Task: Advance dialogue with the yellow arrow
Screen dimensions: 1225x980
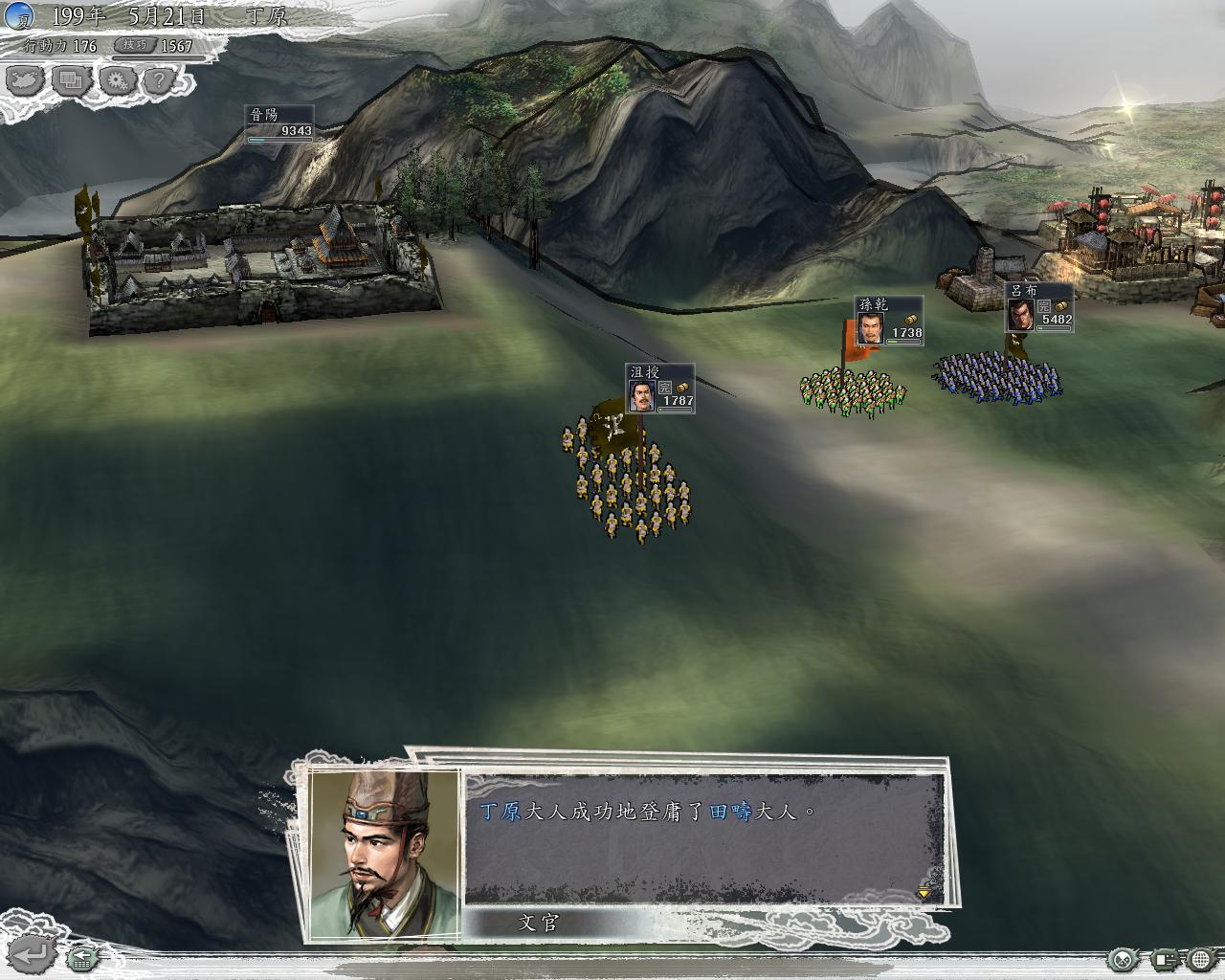Action: tap(924, 892)
